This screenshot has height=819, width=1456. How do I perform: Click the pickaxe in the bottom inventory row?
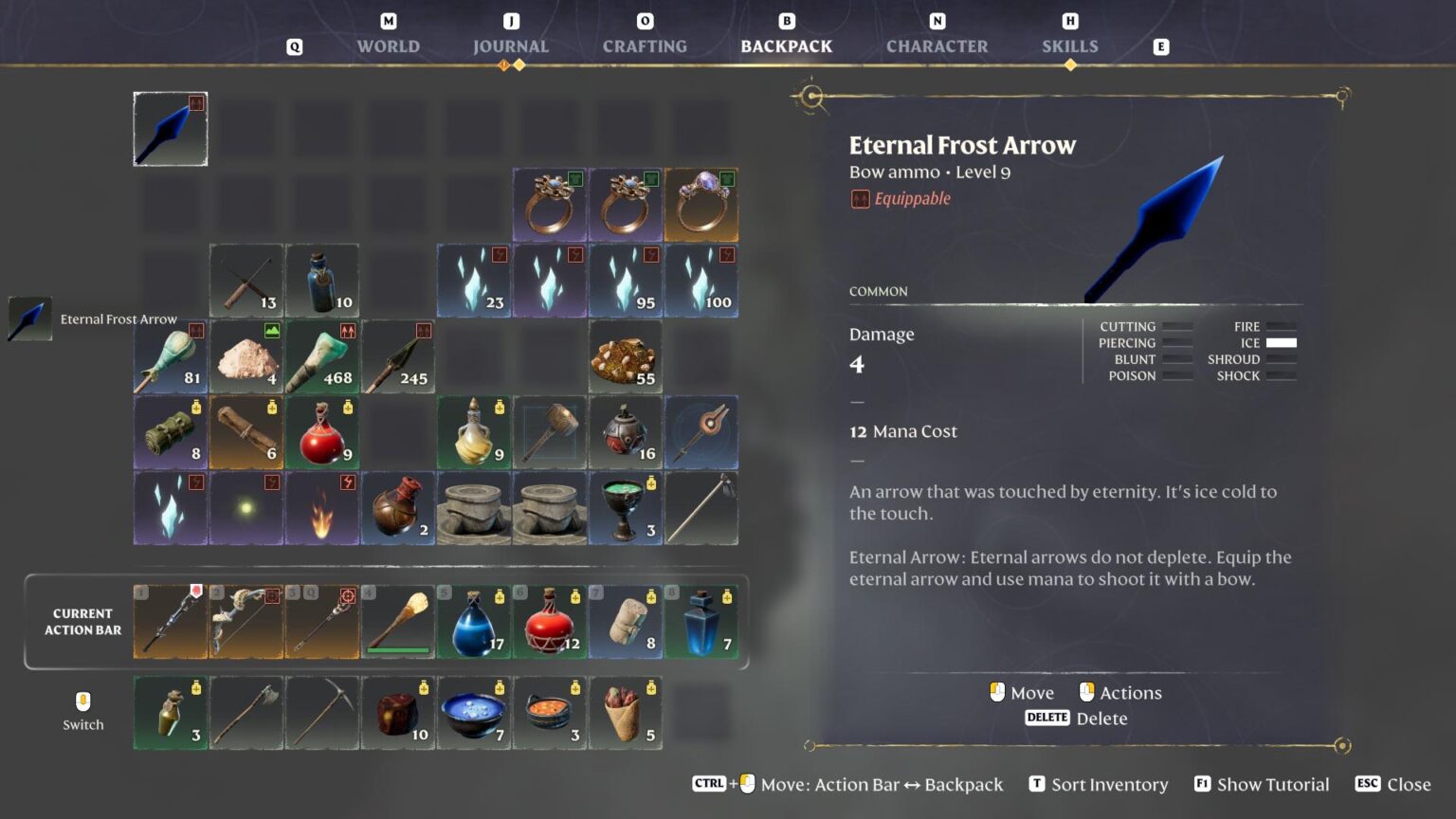coord(322,713)
